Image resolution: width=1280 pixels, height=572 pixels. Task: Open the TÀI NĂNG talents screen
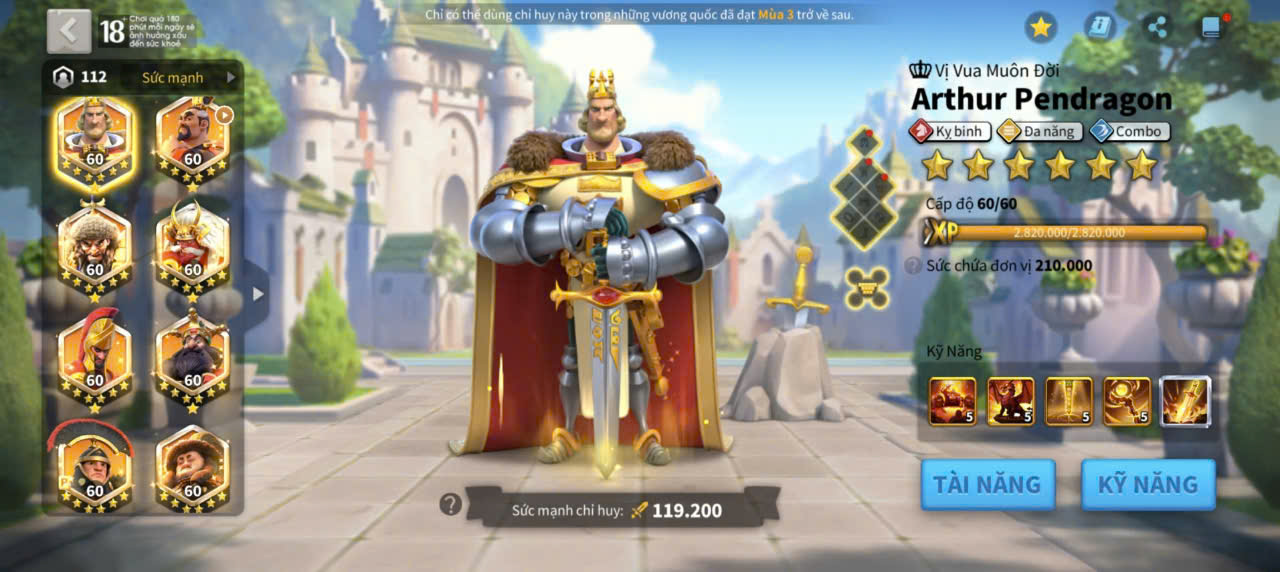point(987,485)
